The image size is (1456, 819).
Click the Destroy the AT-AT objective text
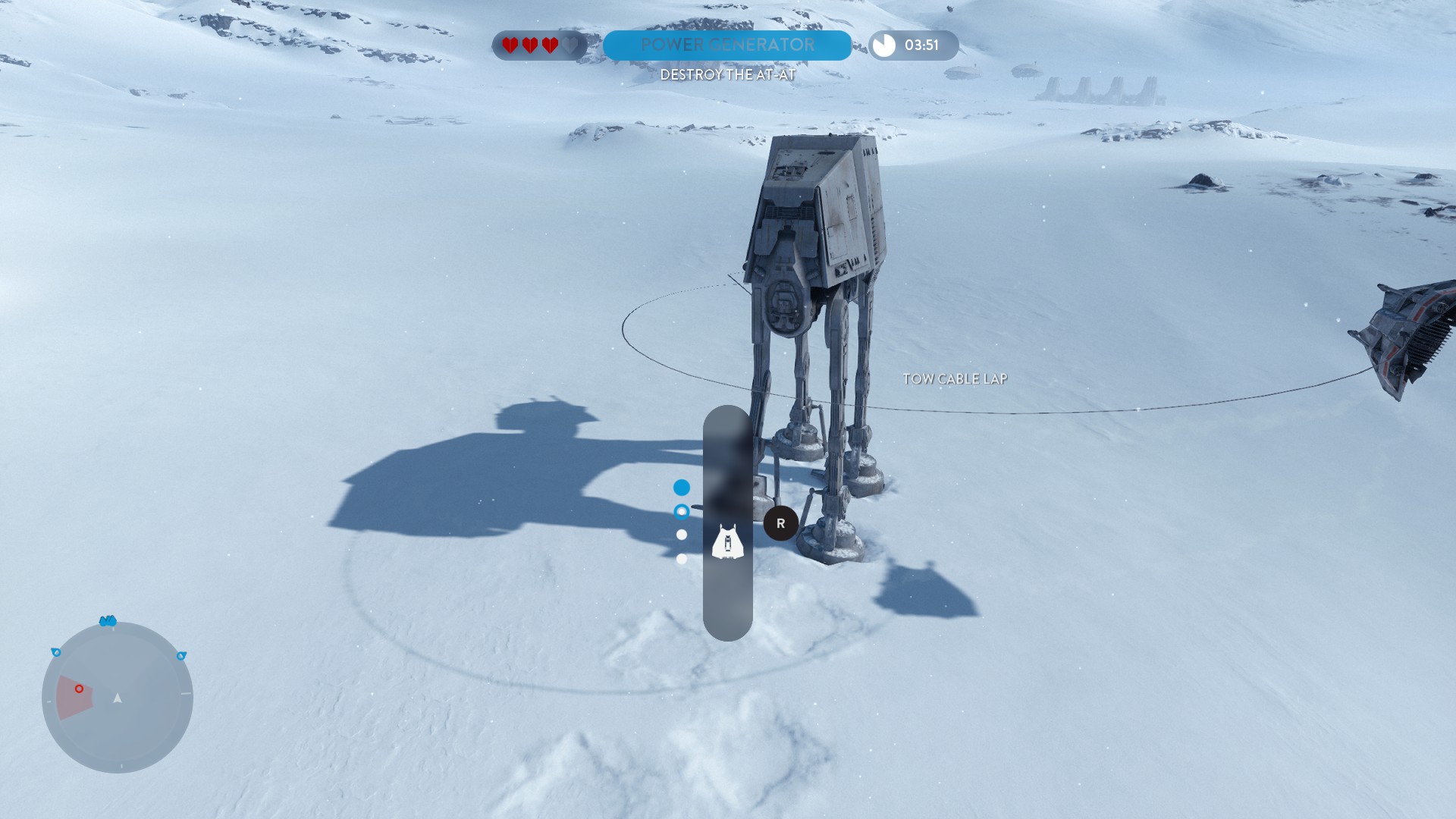point(727,75)
